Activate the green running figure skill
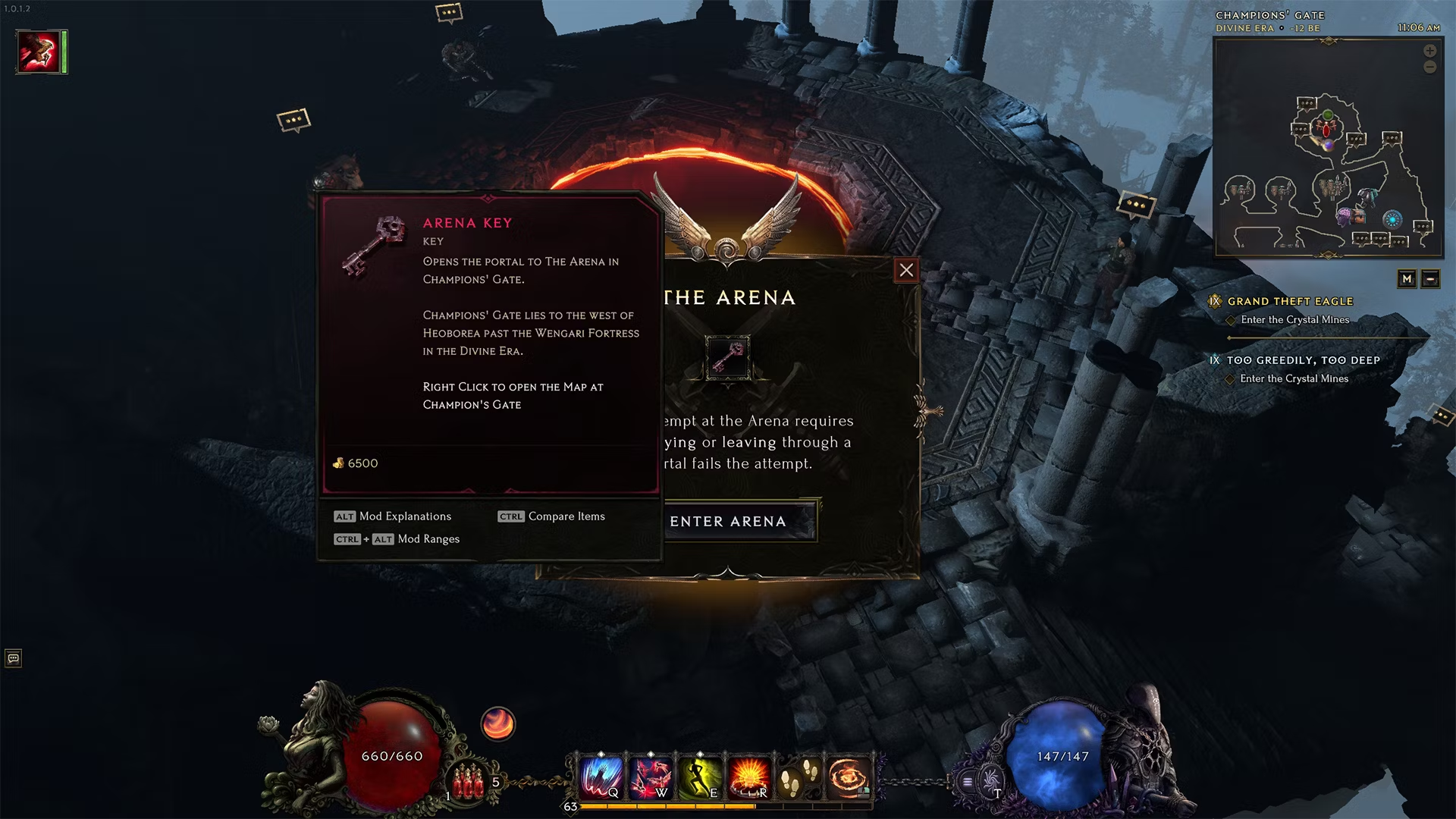Viewport: 1456px width, 819px height. click(x=699, y=777)
